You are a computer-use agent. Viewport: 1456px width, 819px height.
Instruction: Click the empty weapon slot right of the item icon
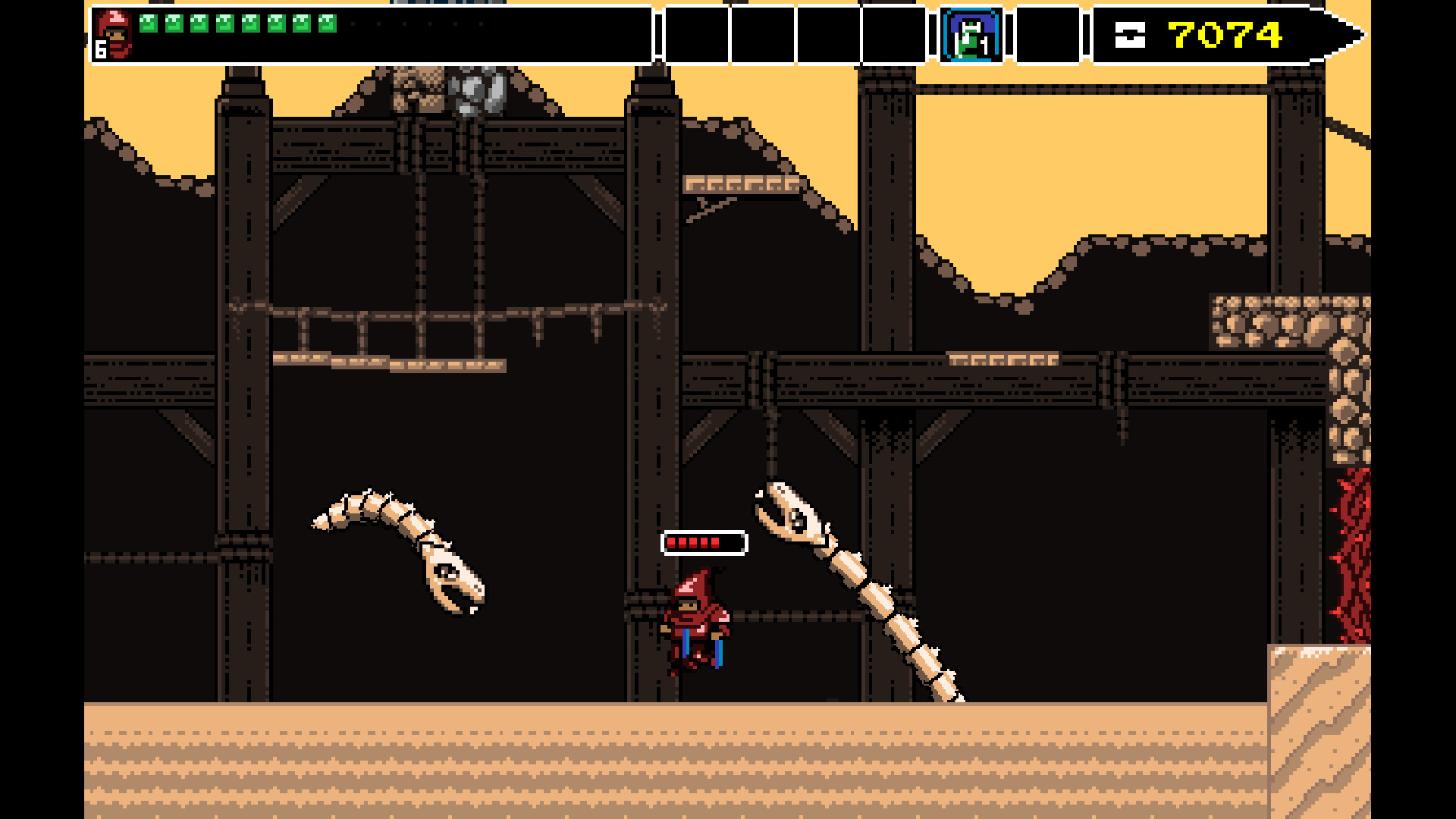[x=1046, y=33]
